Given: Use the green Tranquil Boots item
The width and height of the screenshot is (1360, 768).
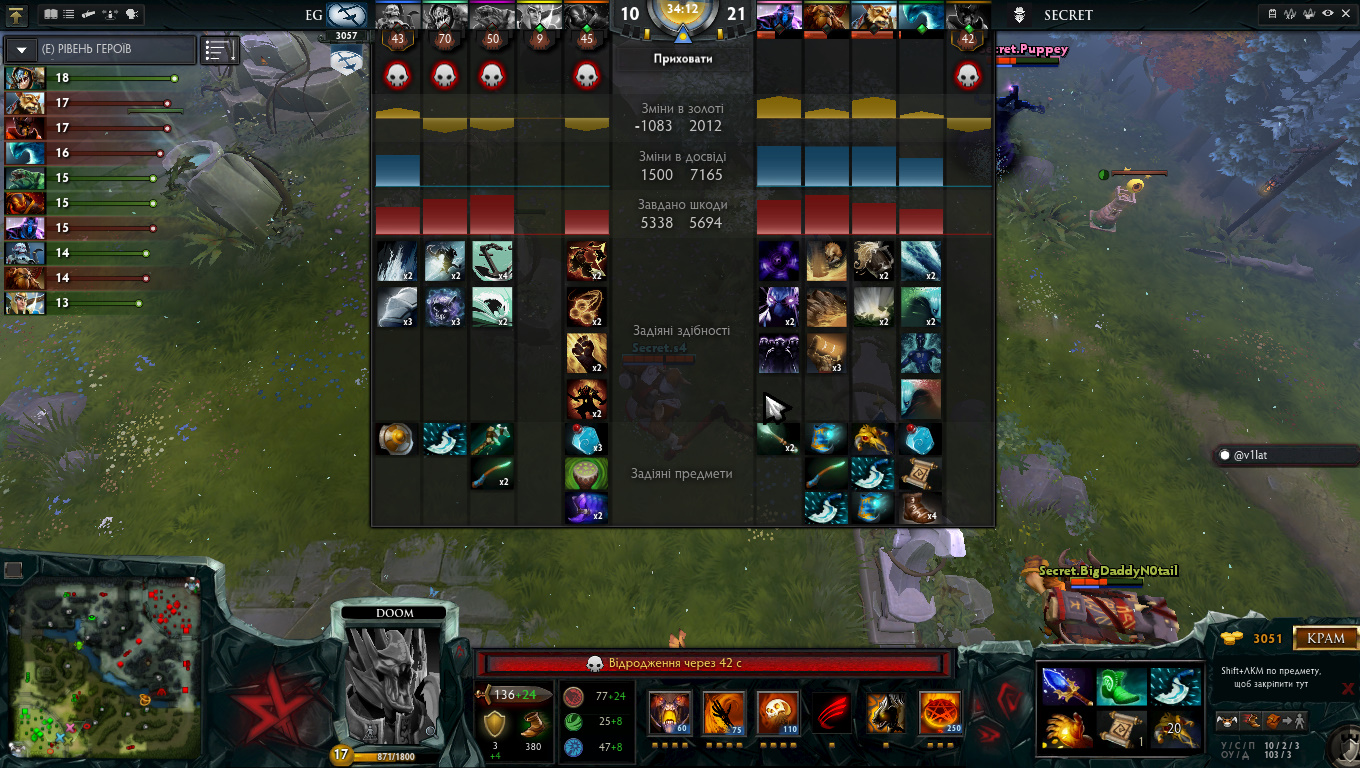Looking at the screenshot, I should pyautogui.click(x=1118, y=686).
